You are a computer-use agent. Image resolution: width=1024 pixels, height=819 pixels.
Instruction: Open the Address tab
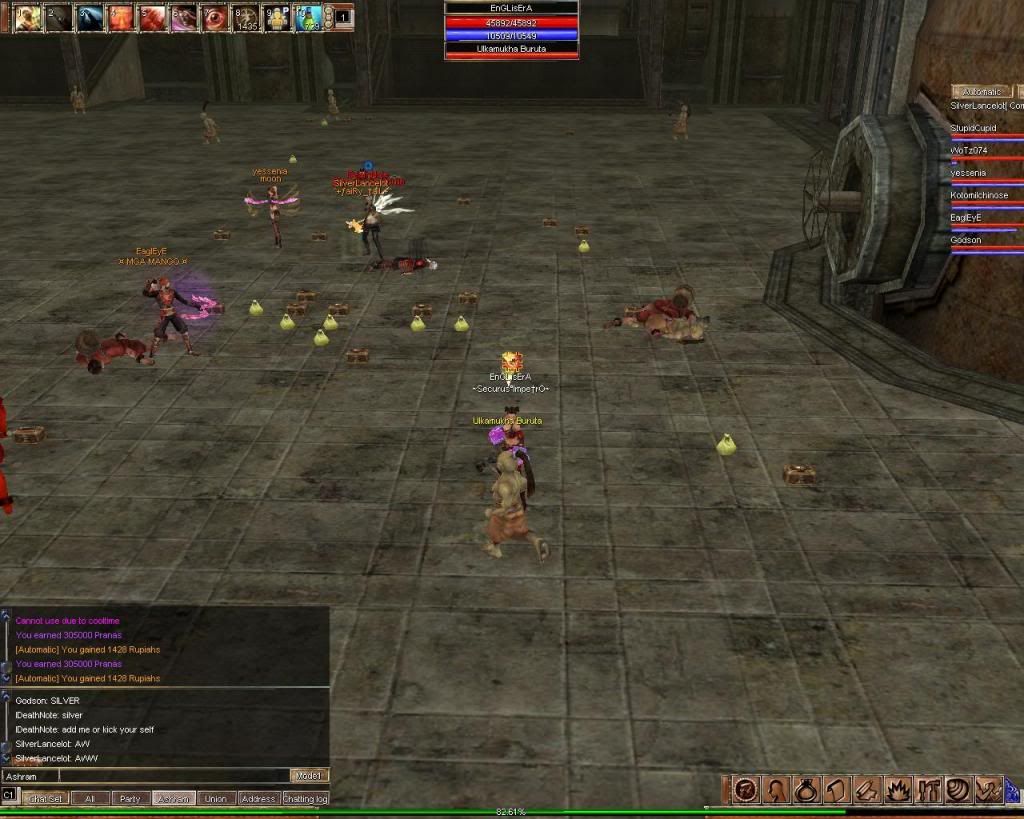point(258,799)
